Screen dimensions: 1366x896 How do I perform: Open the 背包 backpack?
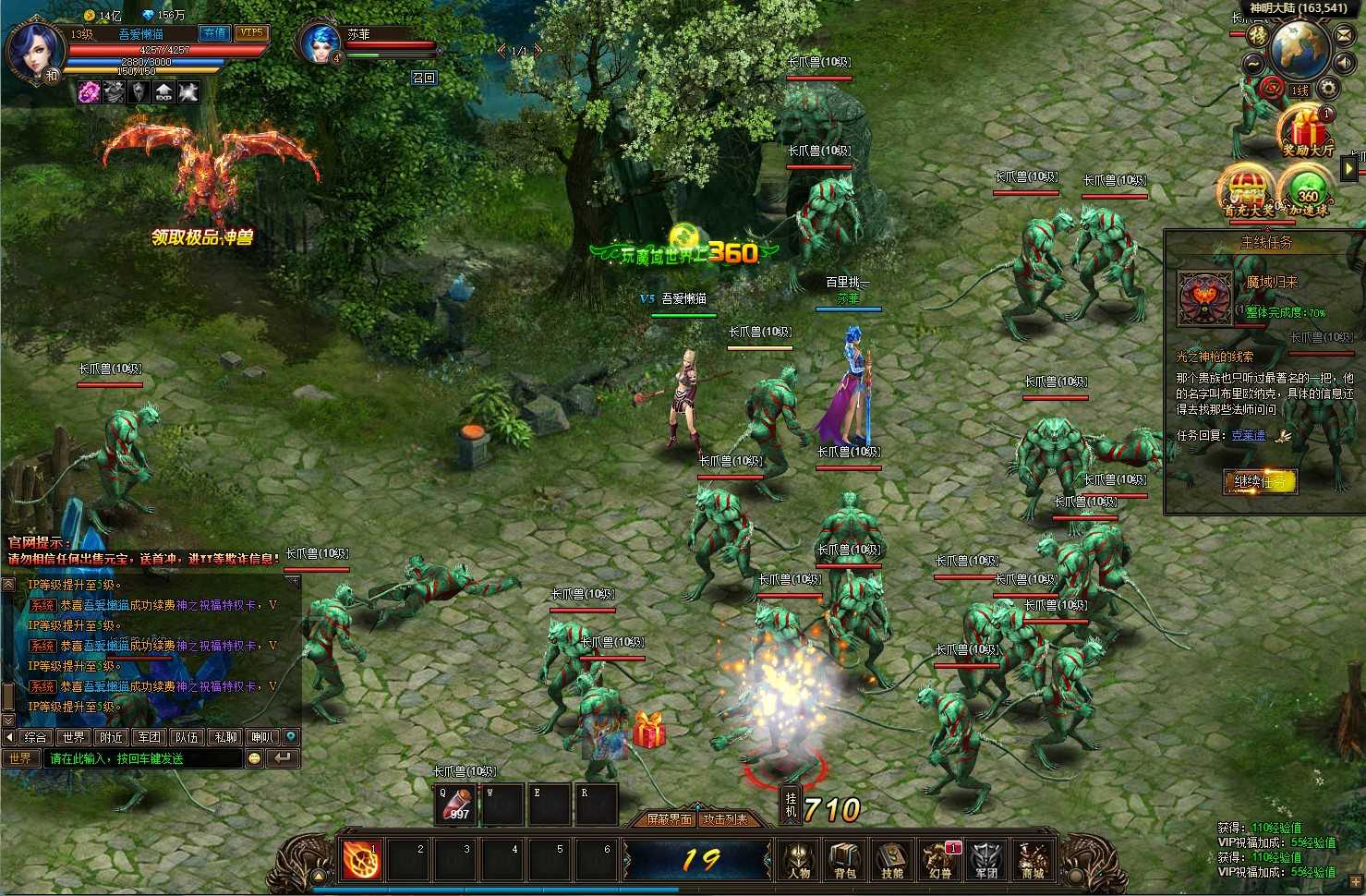(845, 859)
